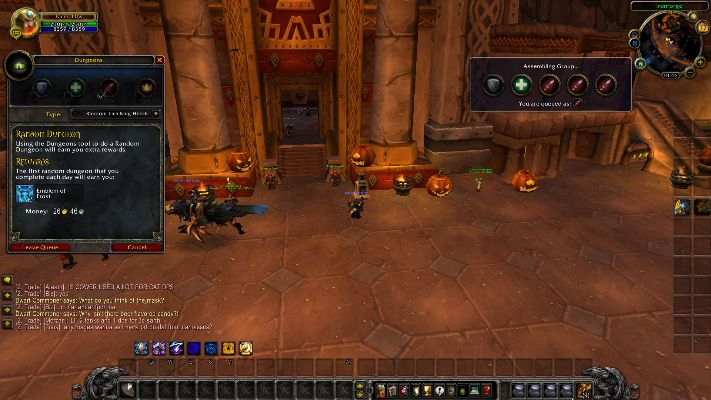The height and width of the screenshot is (400, 711).
Task: Click the player portrait frame
Action: click(24, 22)
